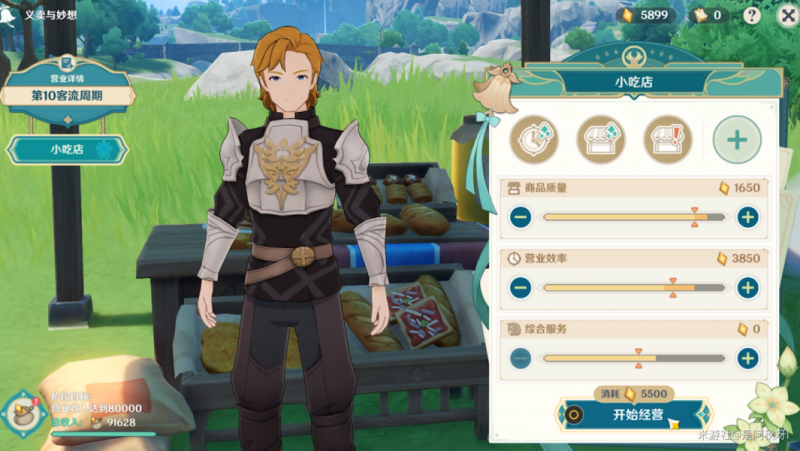
Task: Select the clock-and-ticket round icon
Action: 533,139
